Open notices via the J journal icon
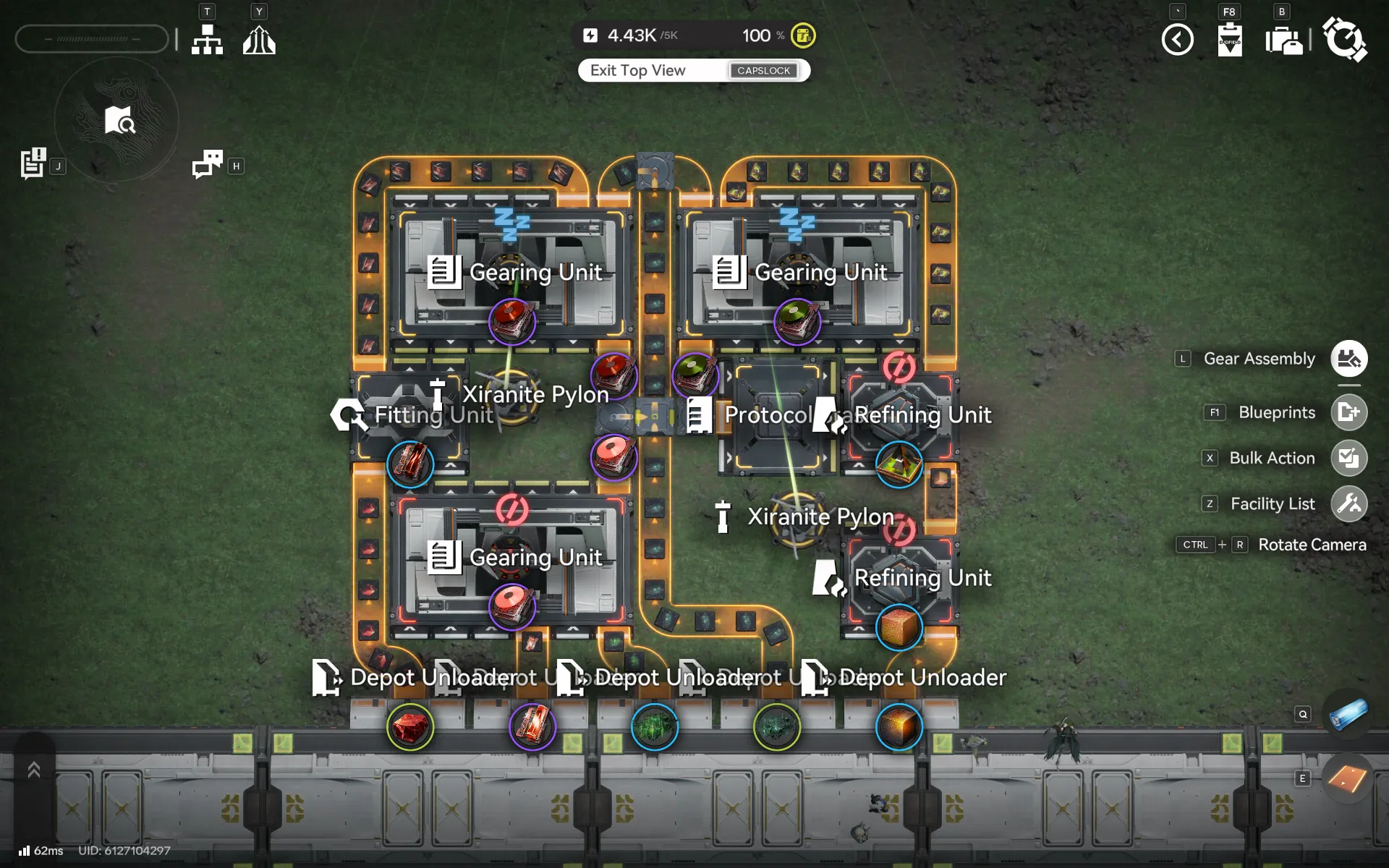Viewport: 1389px width, 868px height. (33, 162)
